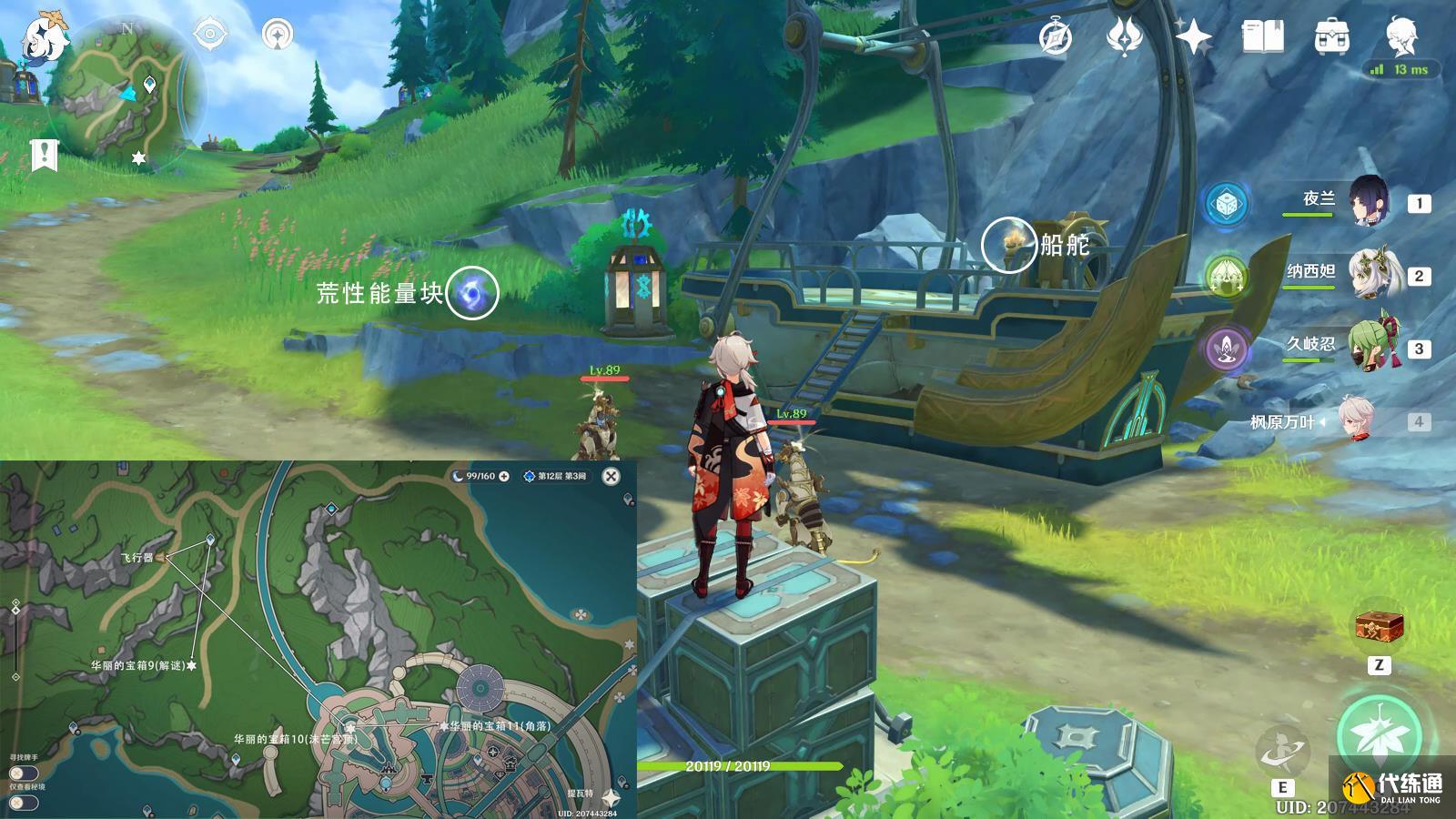The width and height of the screenshot is (1456, 819).
Task: Click the map zoom slider
Action: click(15, 610)
